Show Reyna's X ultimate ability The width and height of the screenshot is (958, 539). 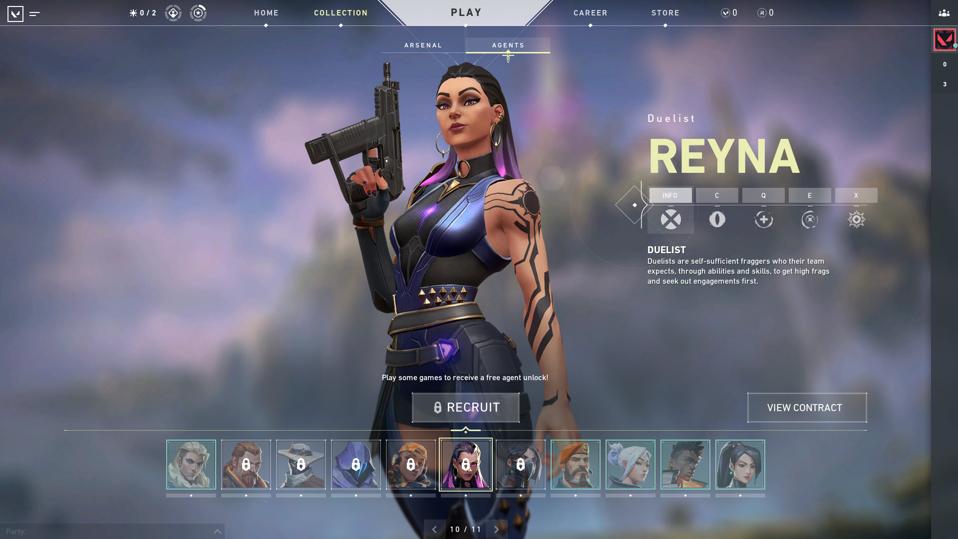point(856,219)
